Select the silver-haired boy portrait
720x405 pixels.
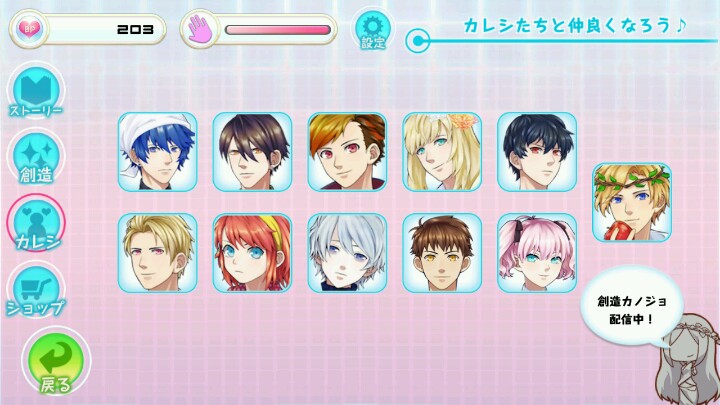pos(347,253)
